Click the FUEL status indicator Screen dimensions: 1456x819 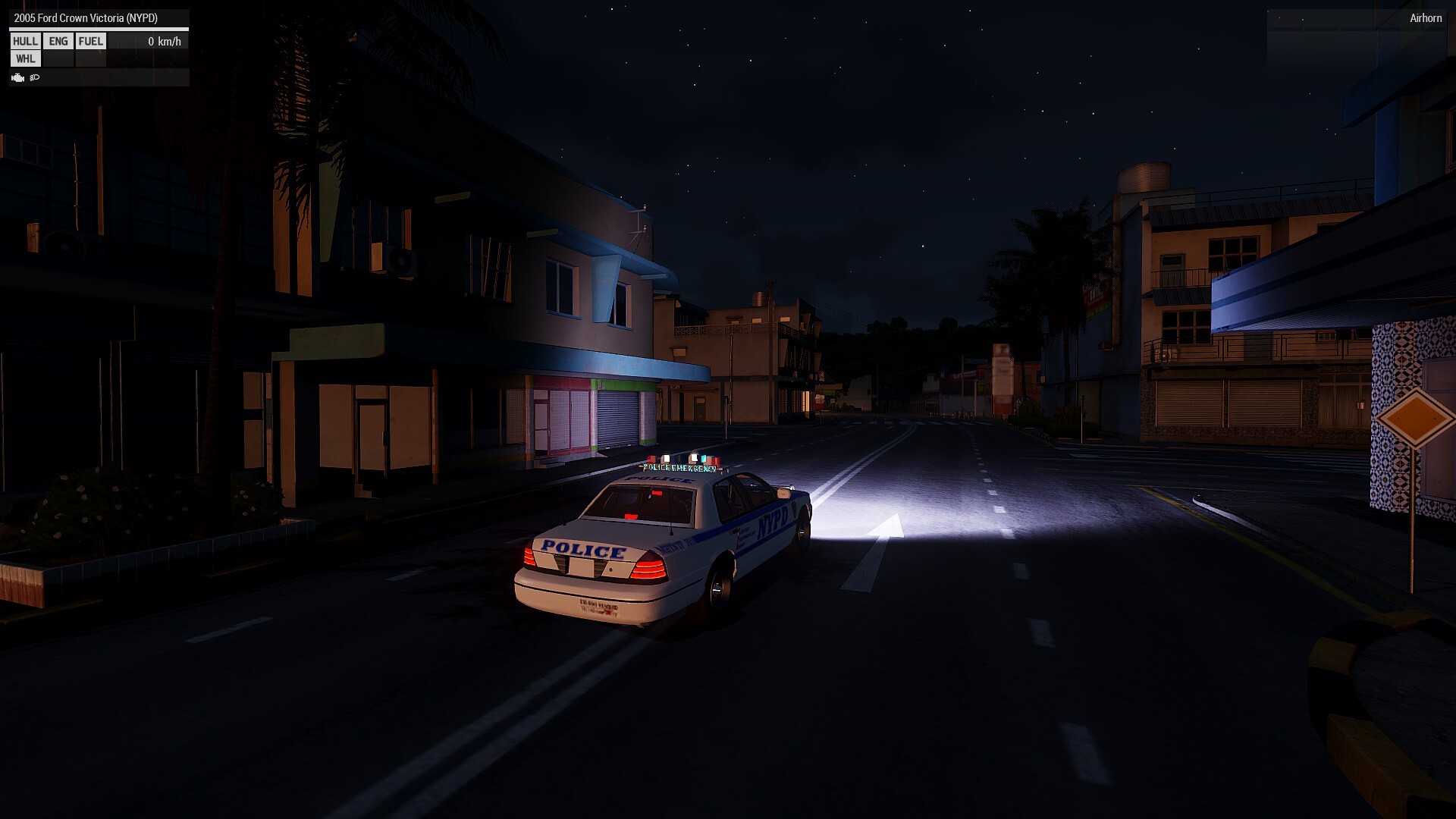(x=91, y=42)
